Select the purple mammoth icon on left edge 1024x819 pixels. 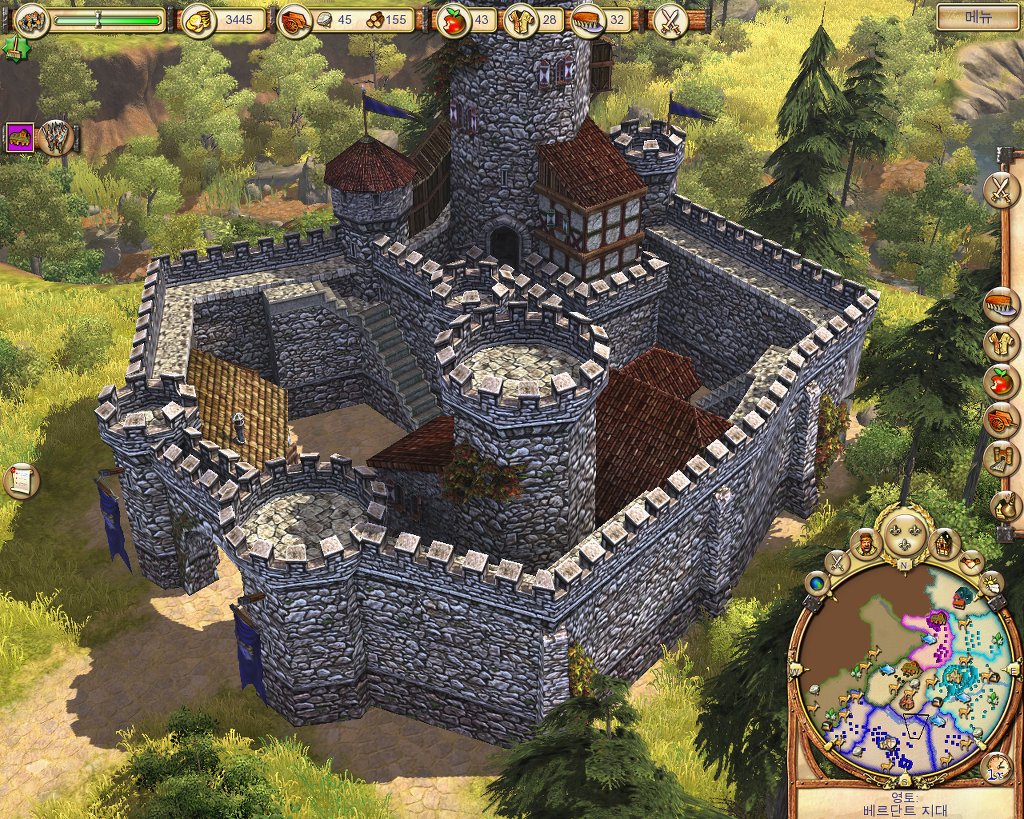[19, 137]
